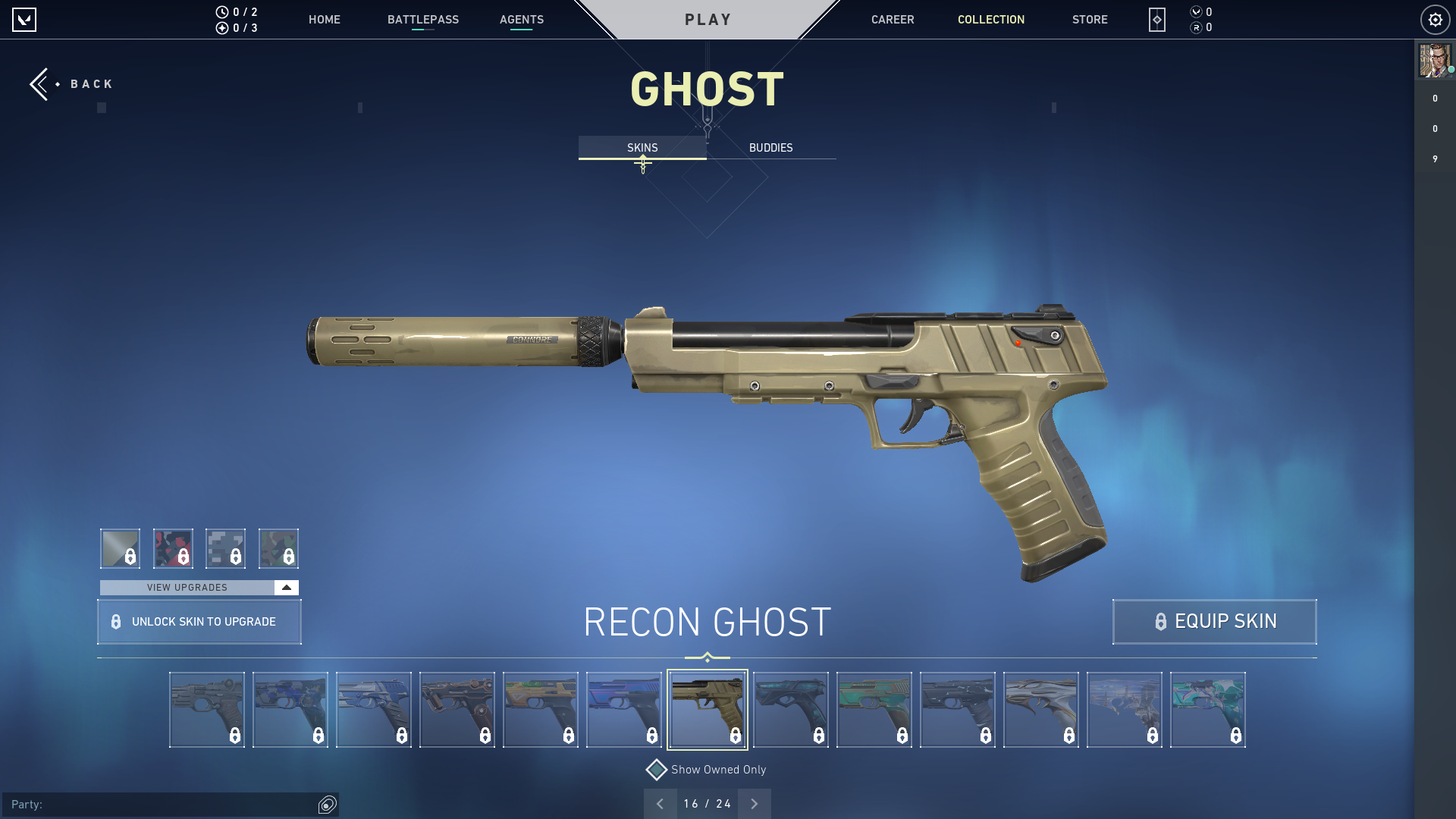Image resolution: width=1456 pixels, height=819 pixels.
Task: Switch to the Buddies tab
Action: (x=770, y=148)
